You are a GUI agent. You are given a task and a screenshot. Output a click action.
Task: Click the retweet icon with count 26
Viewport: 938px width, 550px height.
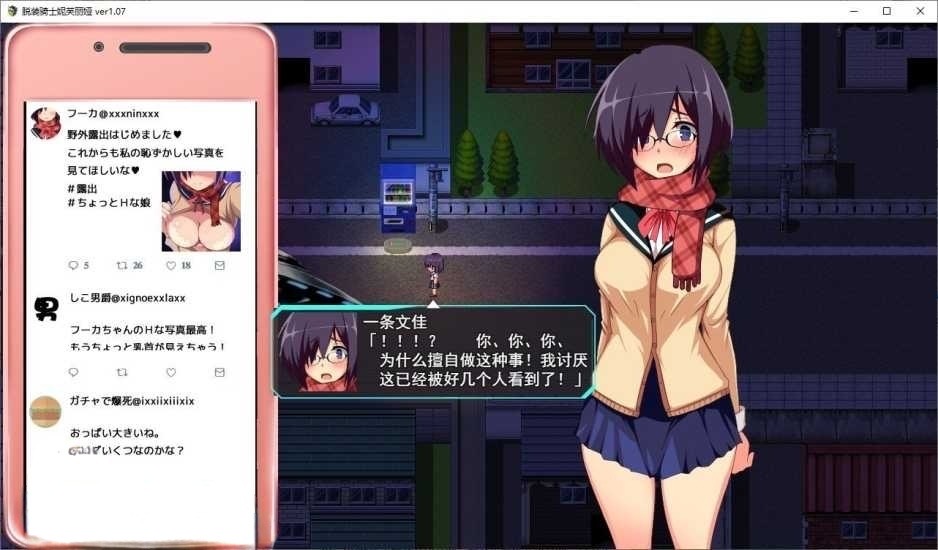122,265
